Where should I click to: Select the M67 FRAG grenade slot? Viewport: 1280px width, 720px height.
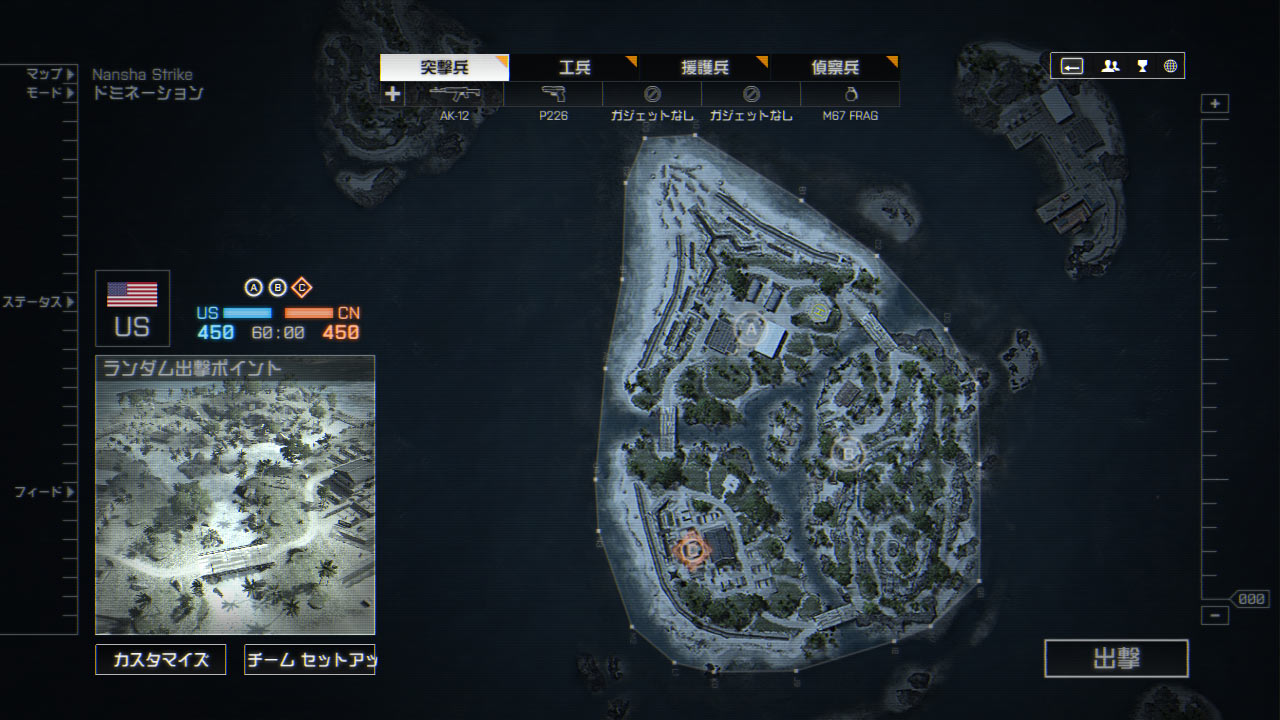(x=850, y=95)
